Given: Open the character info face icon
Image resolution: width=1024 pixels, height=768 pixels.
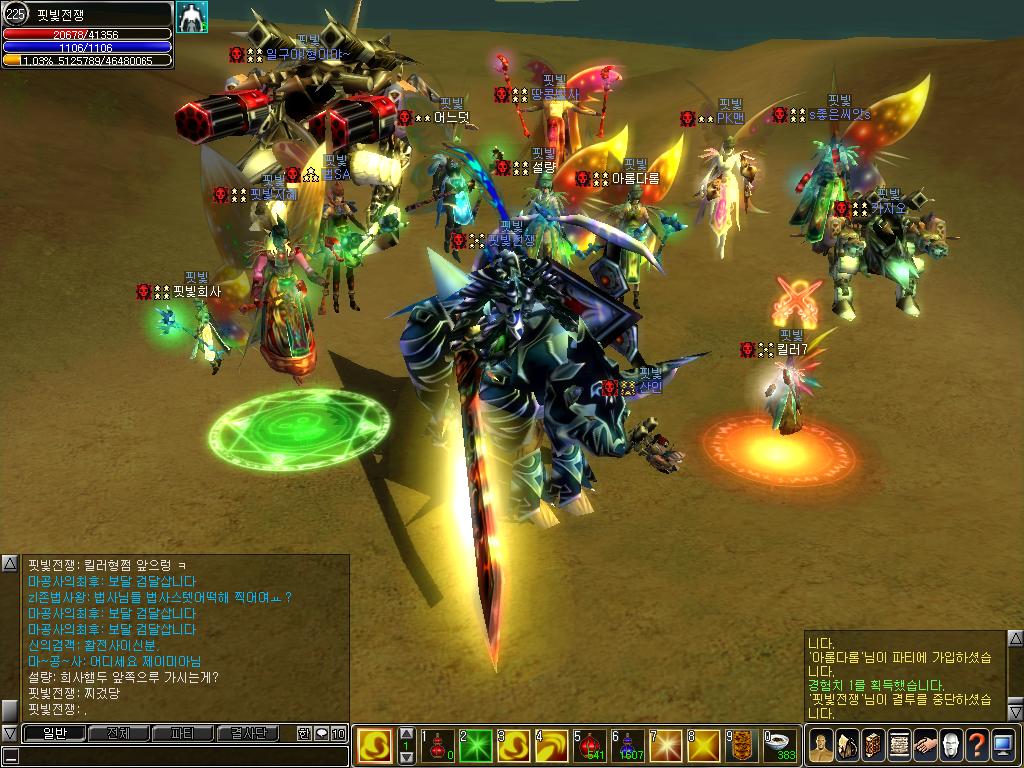Looking at the screenshot, I should pyautogui.click(x=822, y=745).
